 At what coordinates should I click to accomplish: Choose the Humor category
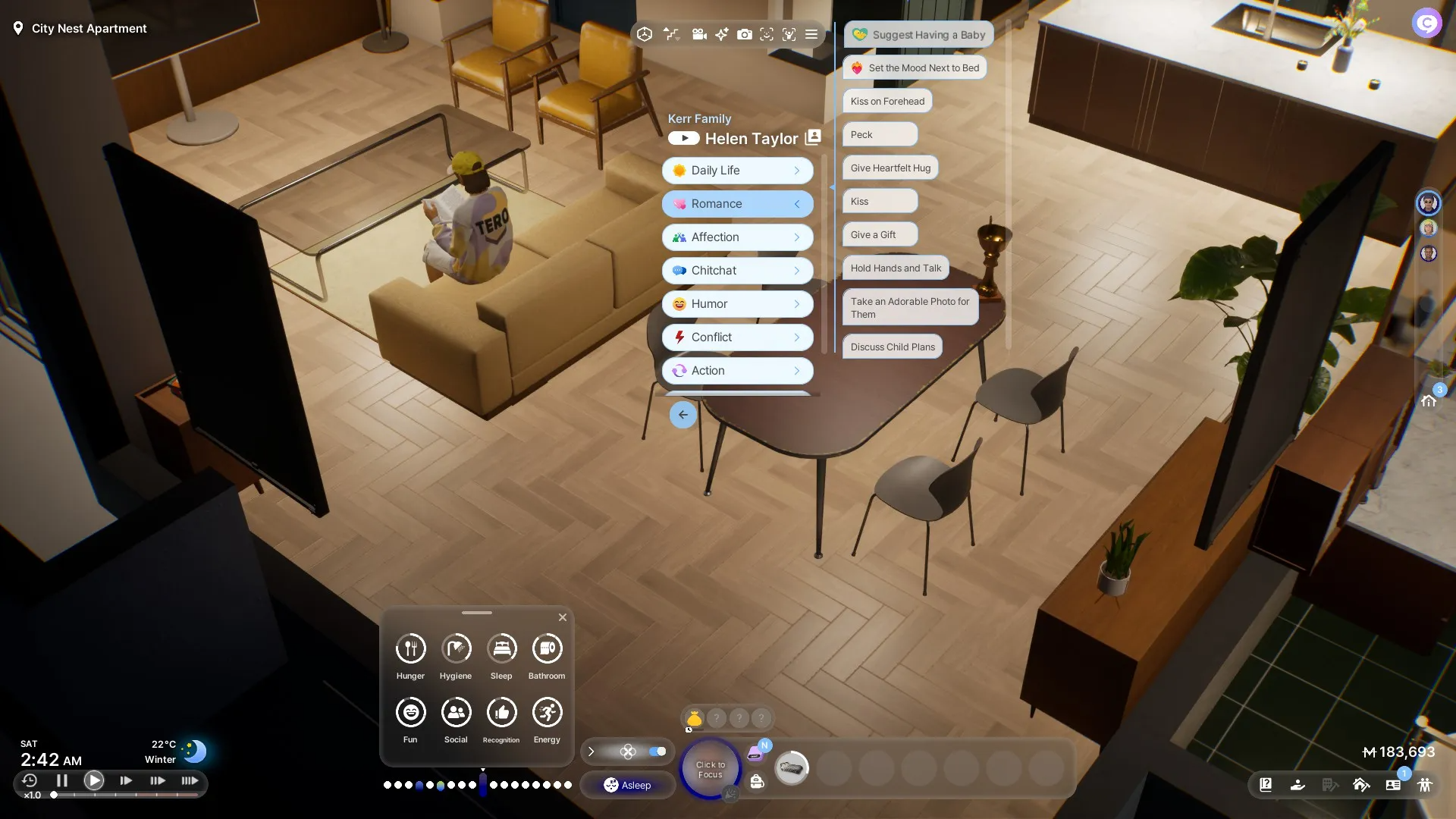click(737, 304)
